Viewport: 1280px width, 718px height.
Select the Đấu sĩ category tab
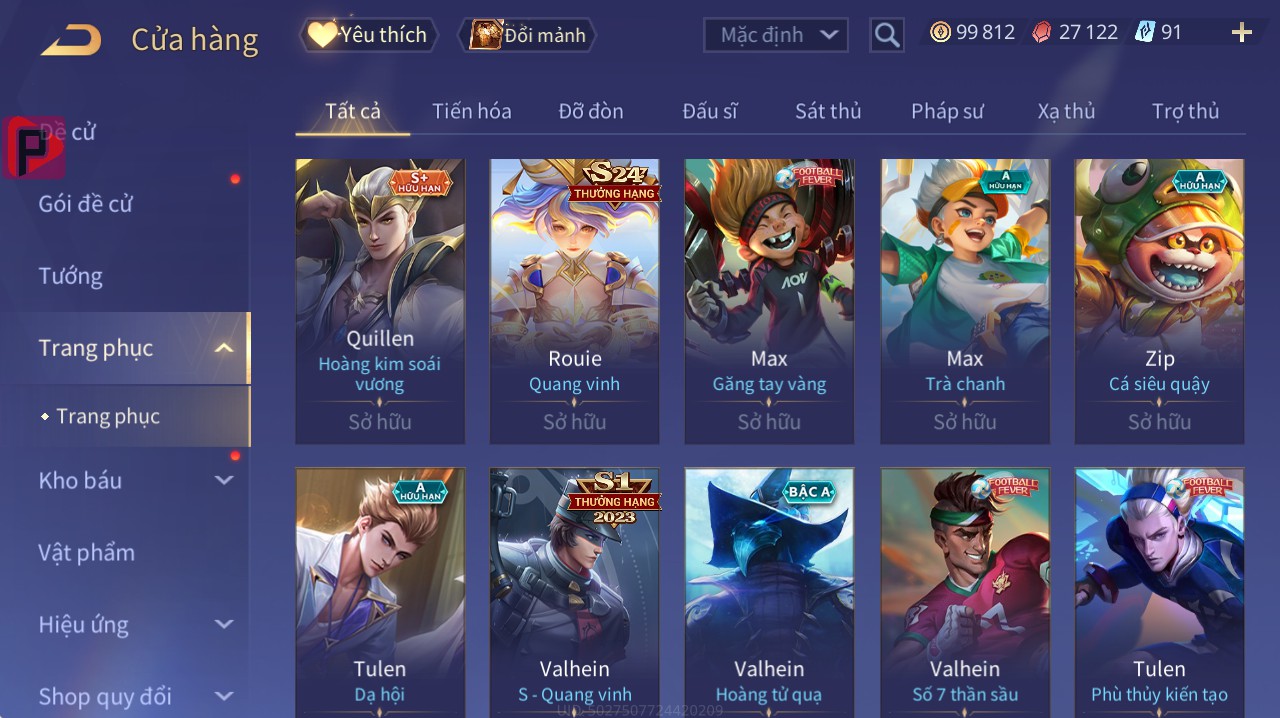pos(710,111)
